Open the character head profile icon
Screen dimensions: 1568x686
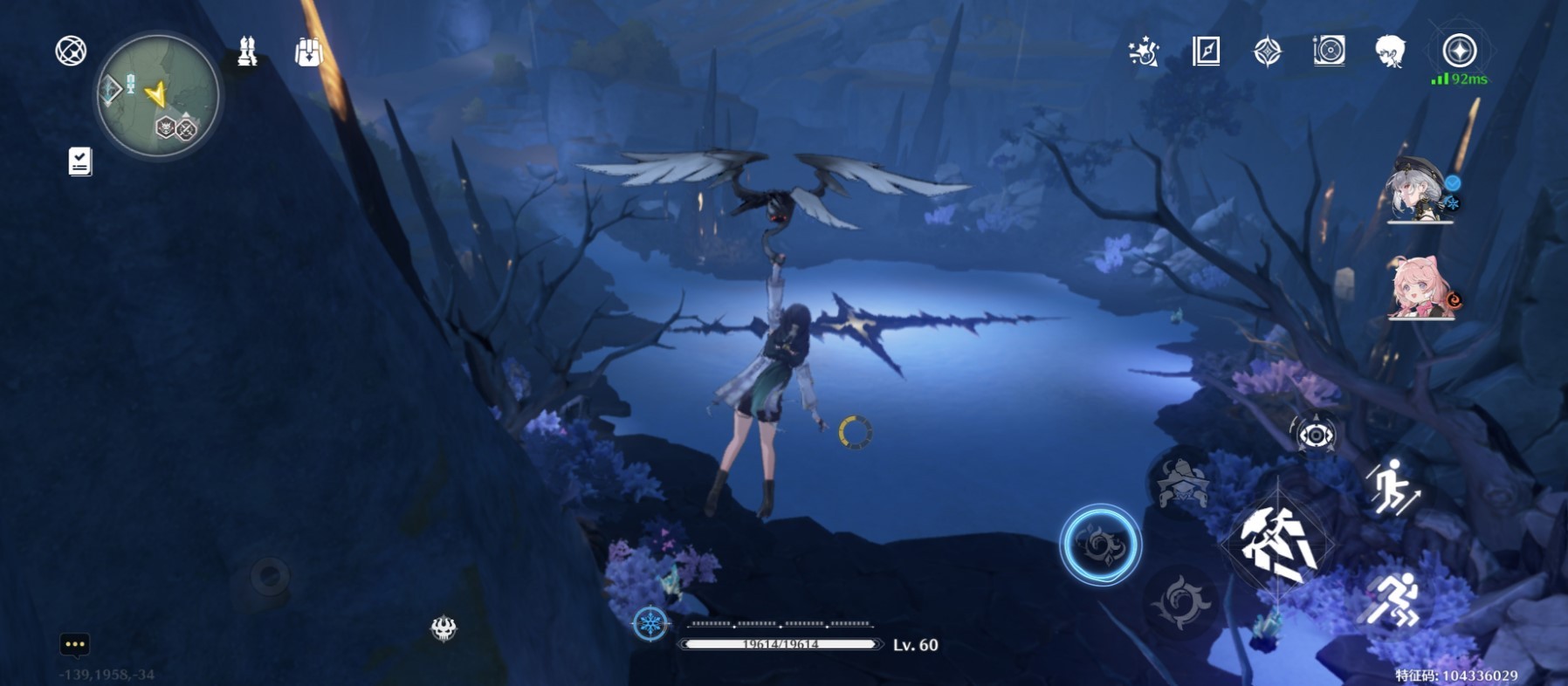1390,51
